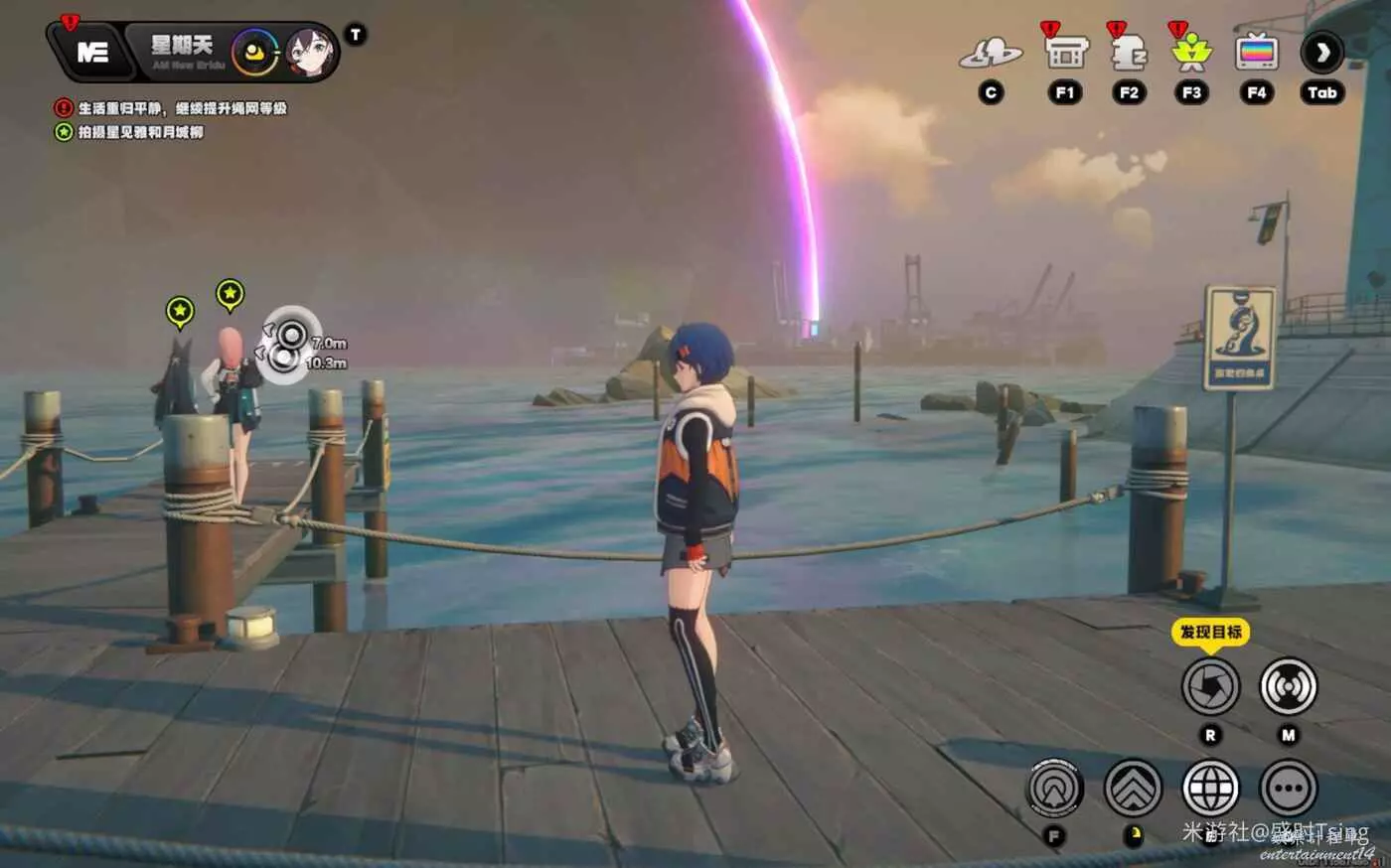Open the ME profile menu button

(91, 53)
